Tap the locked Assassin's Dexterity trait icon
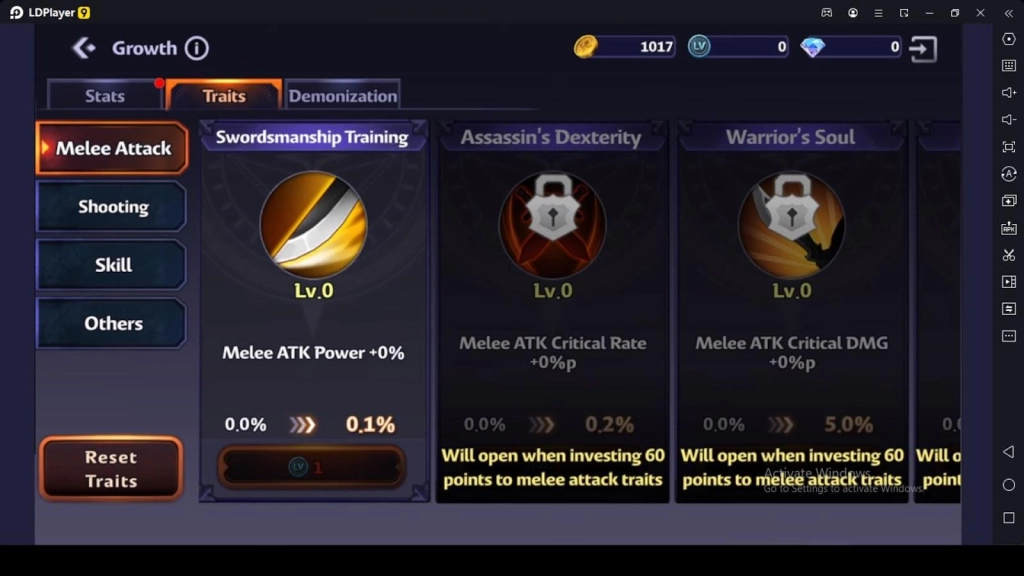Viewport: 1024px width, 576px height. click(x=552, y=225)
